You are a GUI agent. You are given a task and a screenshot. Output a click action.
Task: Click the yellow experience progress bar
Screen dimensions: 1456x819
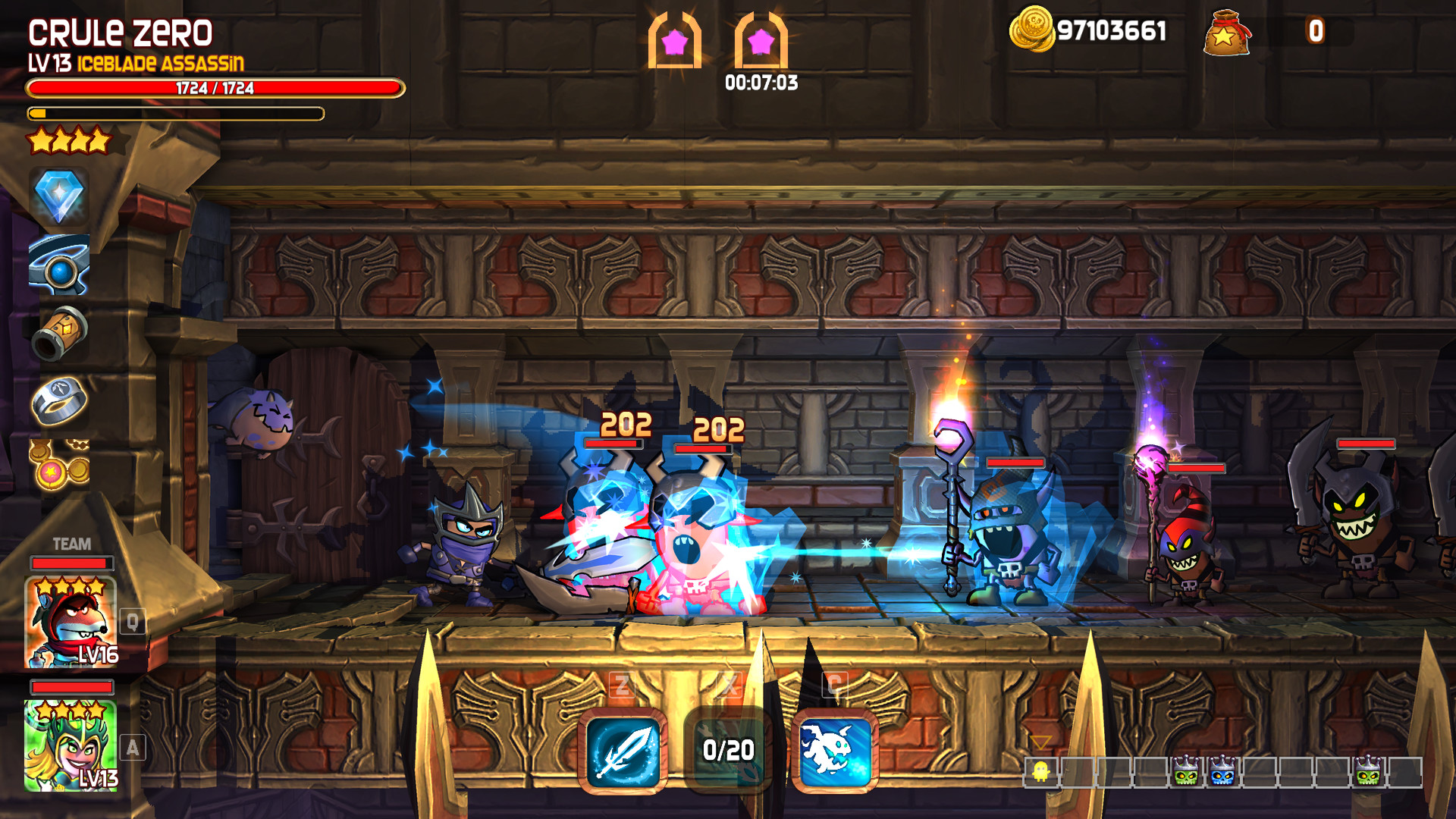coord(174,115)
